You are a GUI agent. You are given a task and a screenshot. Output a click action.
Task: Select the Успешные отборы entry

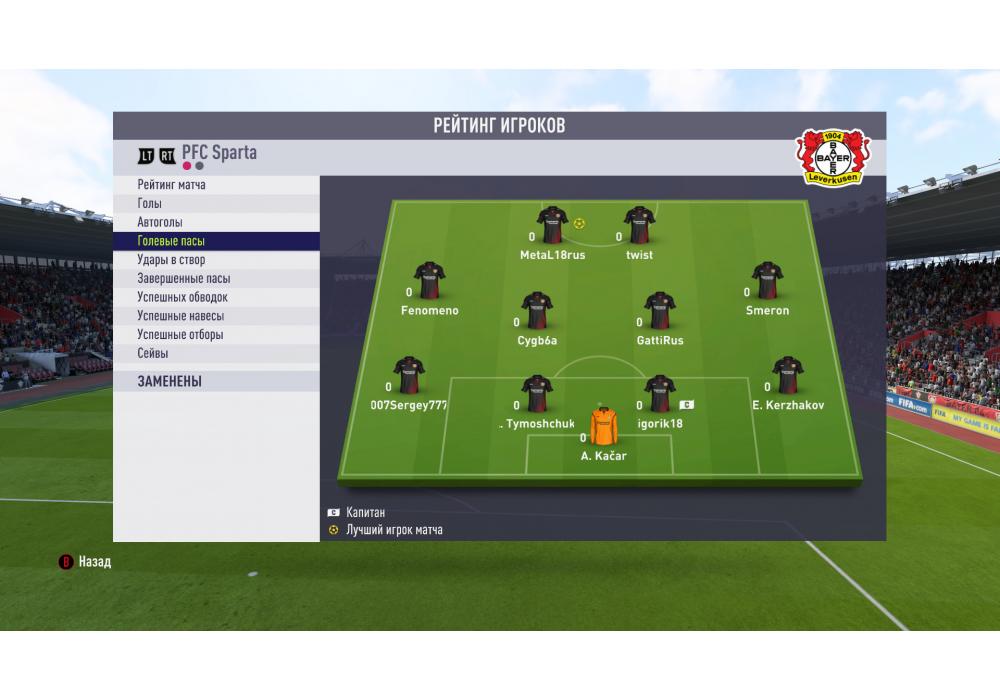coord(216,335)
